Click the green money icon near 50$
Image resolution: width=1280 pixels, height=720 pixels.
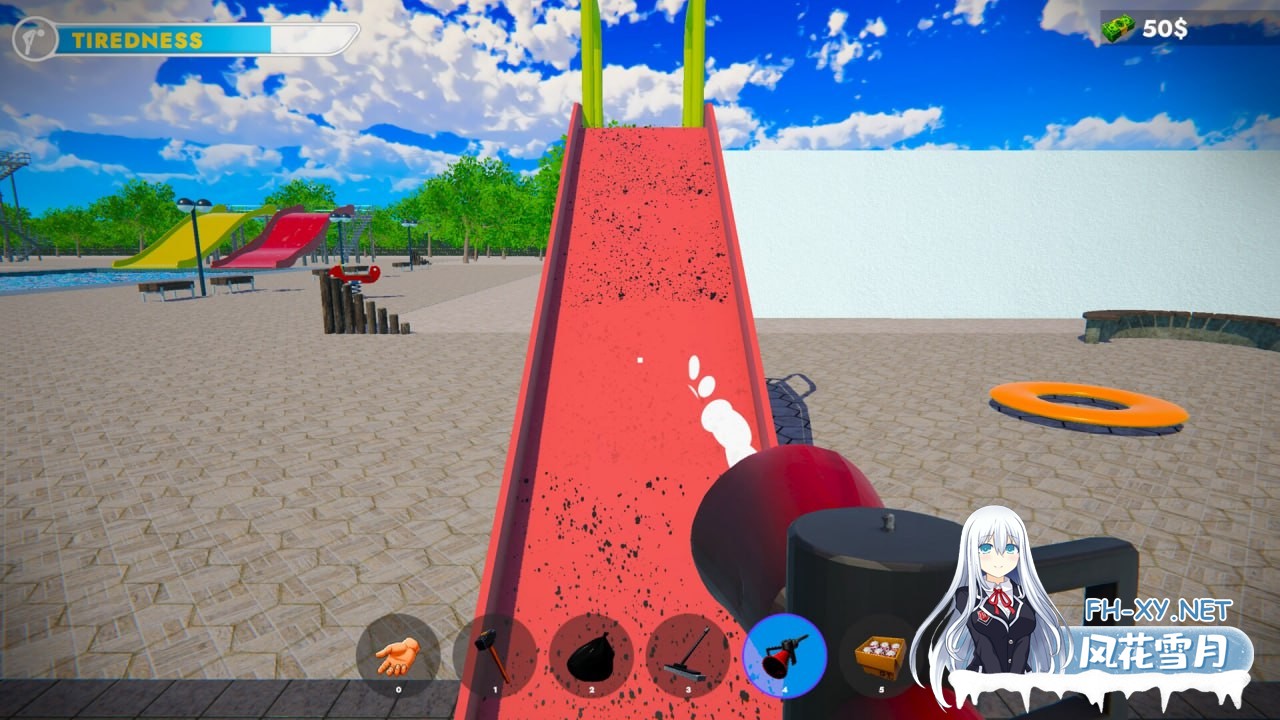[1118, 29]
